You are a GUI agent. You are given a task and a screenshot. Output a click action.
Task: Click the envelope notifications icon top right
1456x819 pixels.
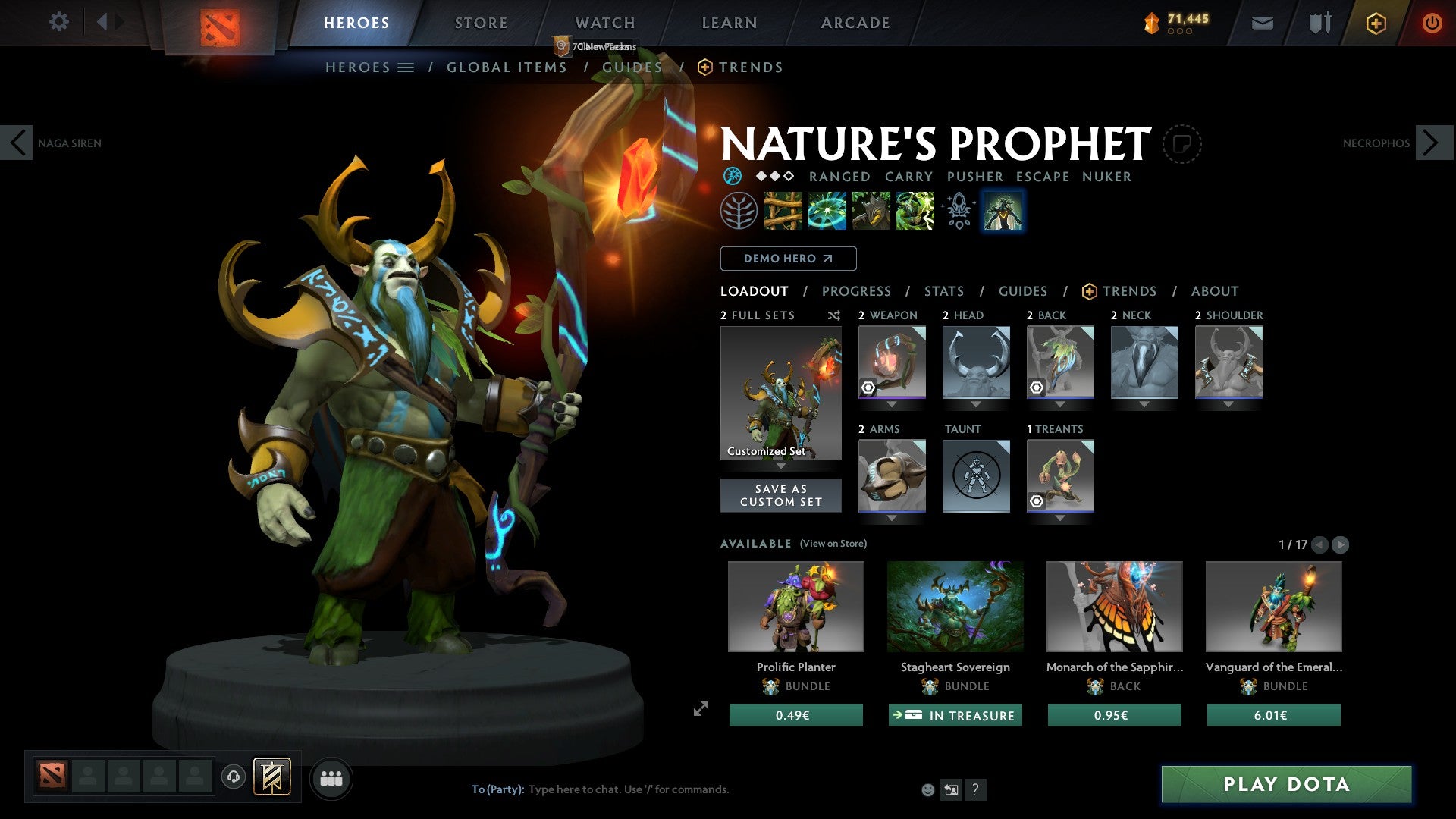pos(1262,23)
